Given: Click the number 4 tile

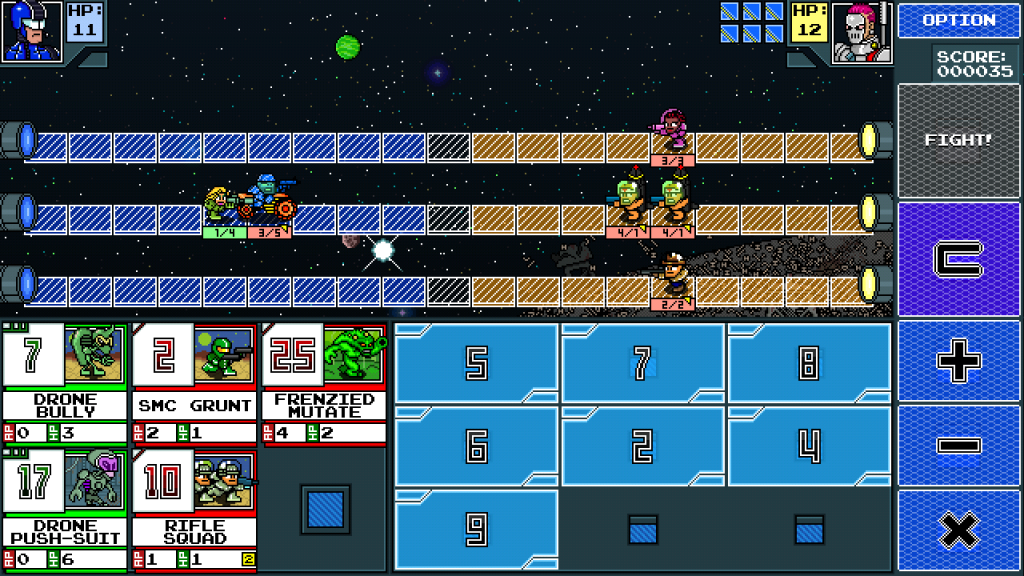Looking at the screenshot, I should (808, 446).
